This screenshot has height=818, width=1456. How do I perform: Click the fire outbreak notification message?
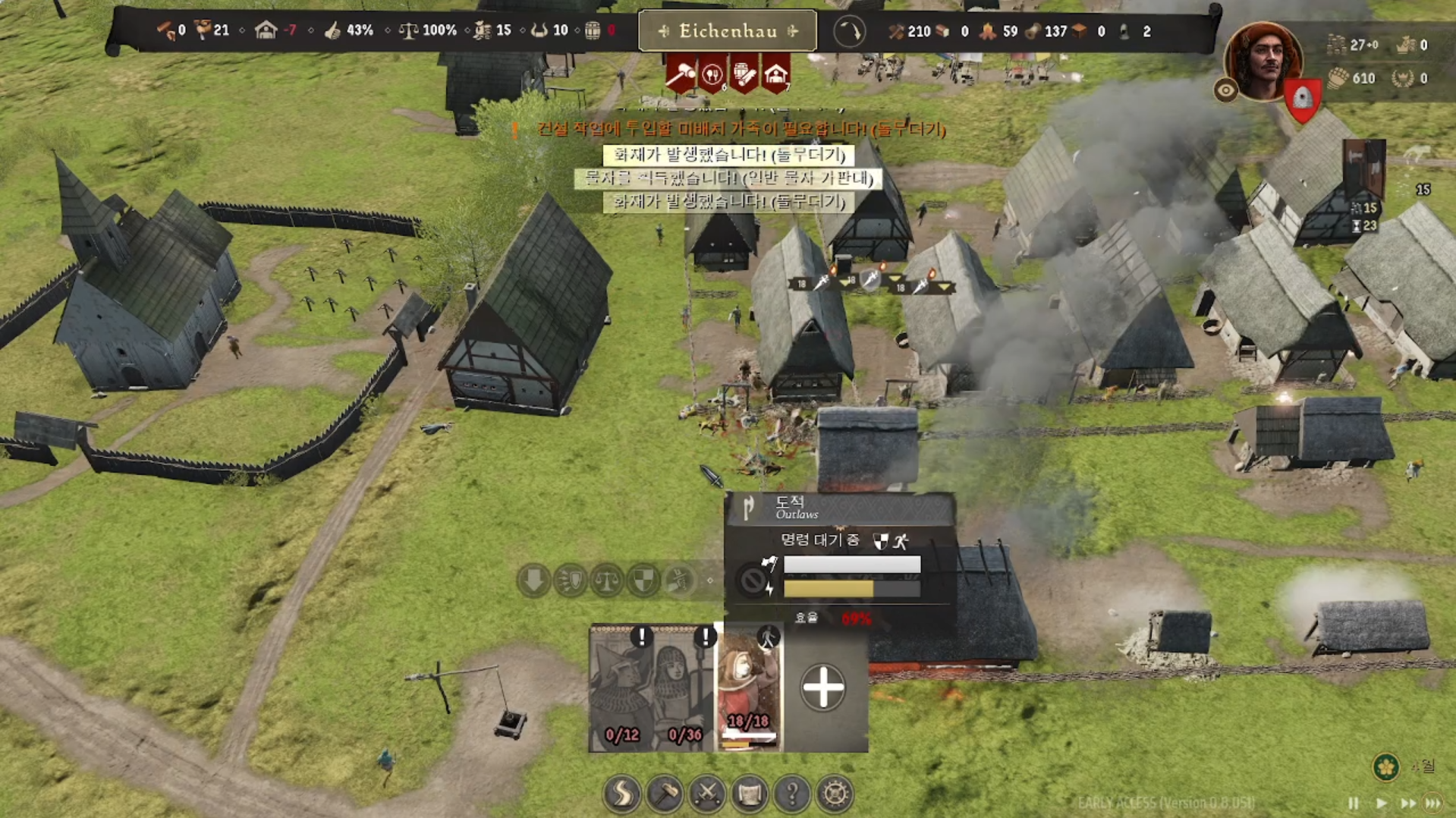point(728,155)
